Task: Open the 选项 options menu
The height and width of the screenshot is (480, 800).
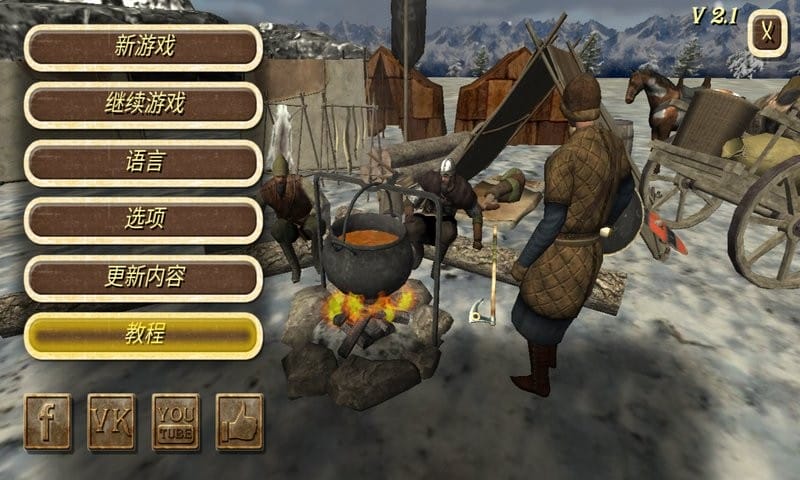Action: [143, 220]
